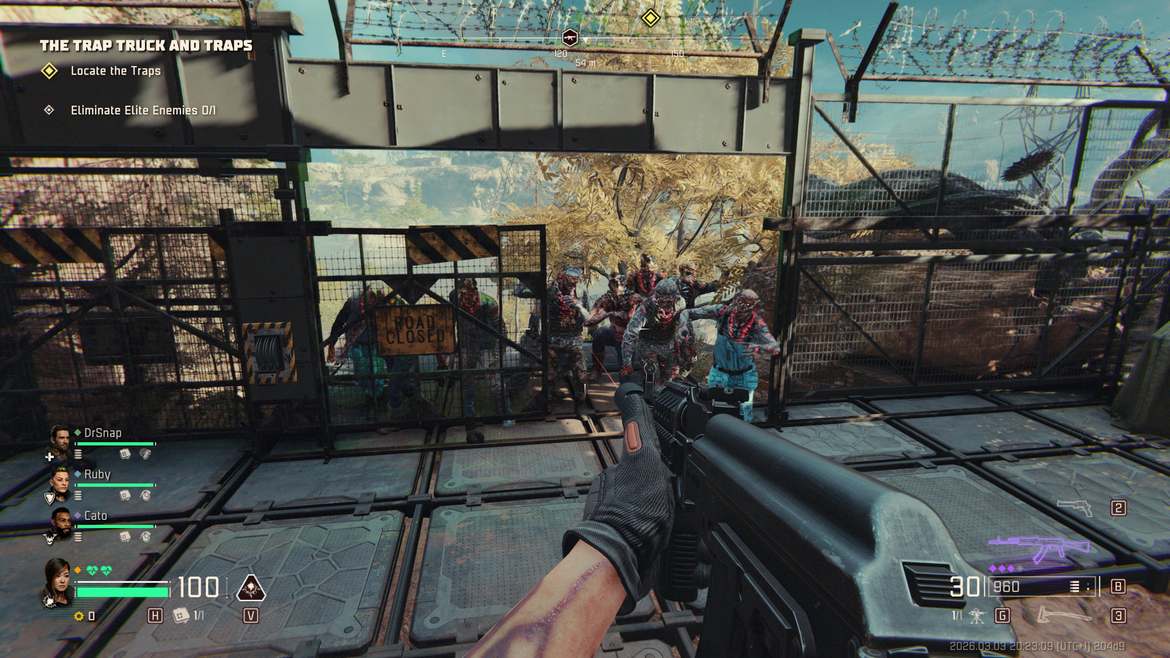
Task: Click the yellow diamond objective marker on compass
Action: tap(650, 17)
